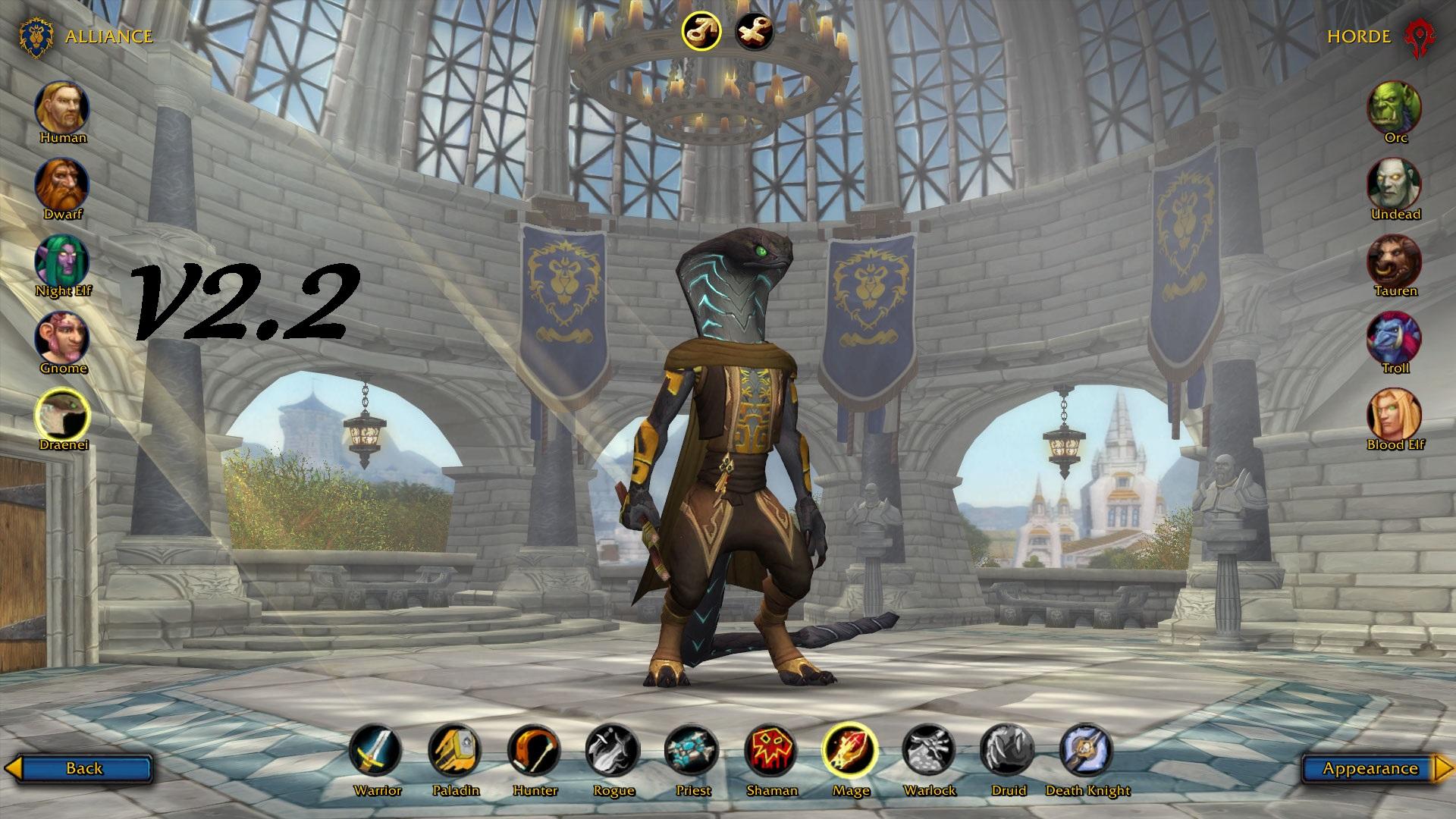Viewport: 1456px width, 819px height.
Task: Select the Warrior class
Action: click(x=377, y=751)
